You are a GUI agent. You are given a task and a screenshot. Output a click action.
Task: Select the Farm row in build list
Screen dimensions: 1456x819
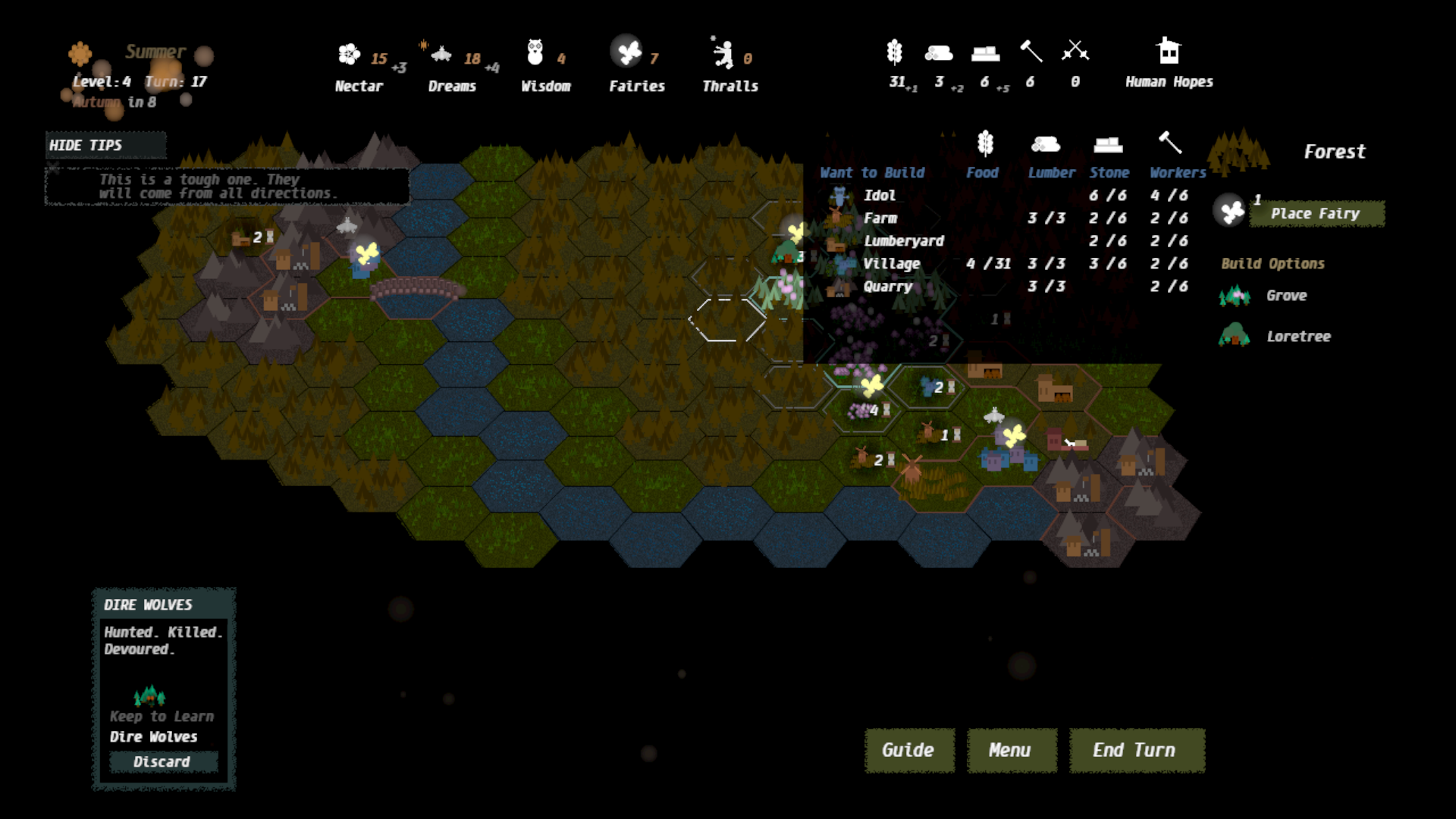coord(880,218)
